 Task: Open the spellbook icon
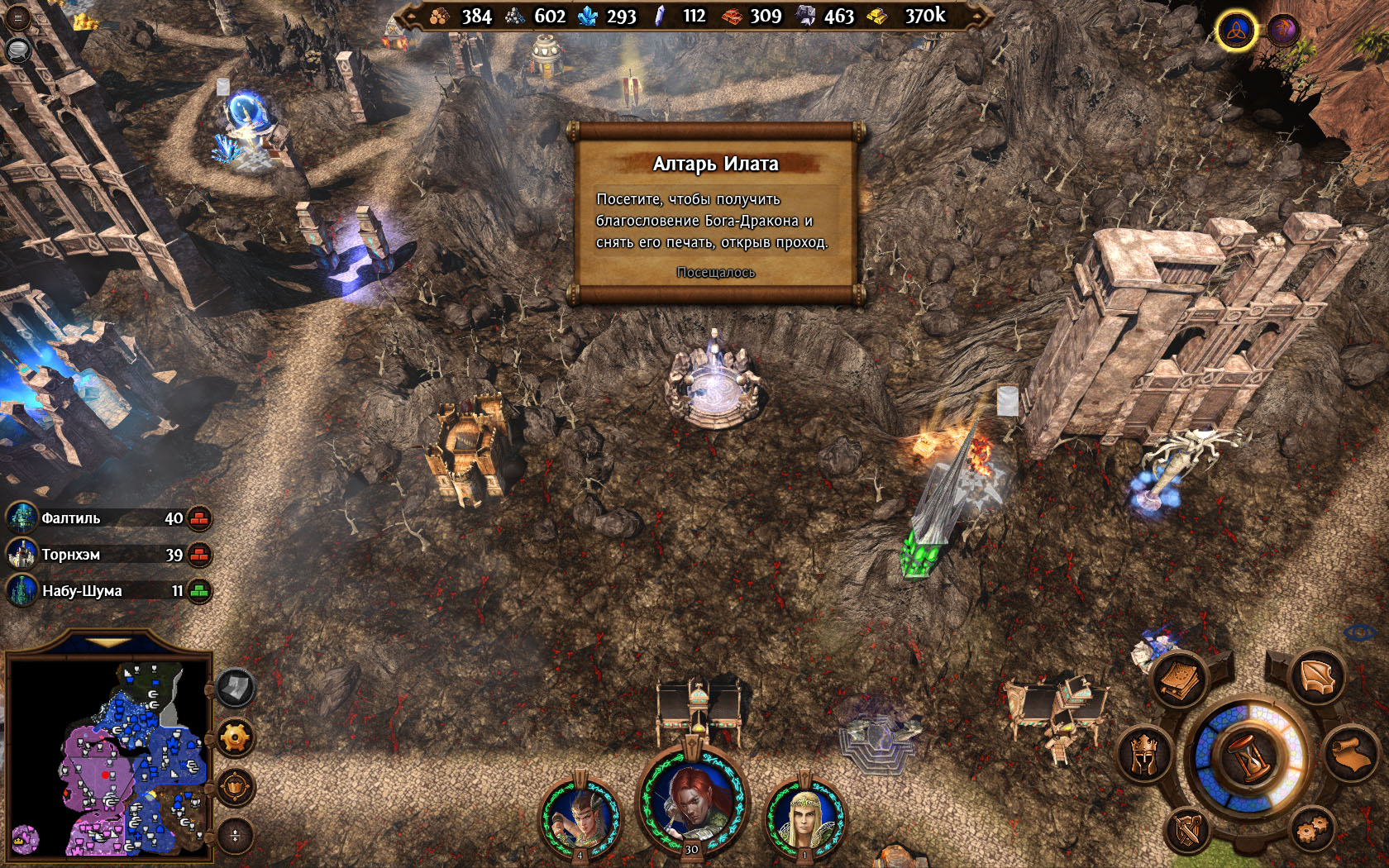1180,680
